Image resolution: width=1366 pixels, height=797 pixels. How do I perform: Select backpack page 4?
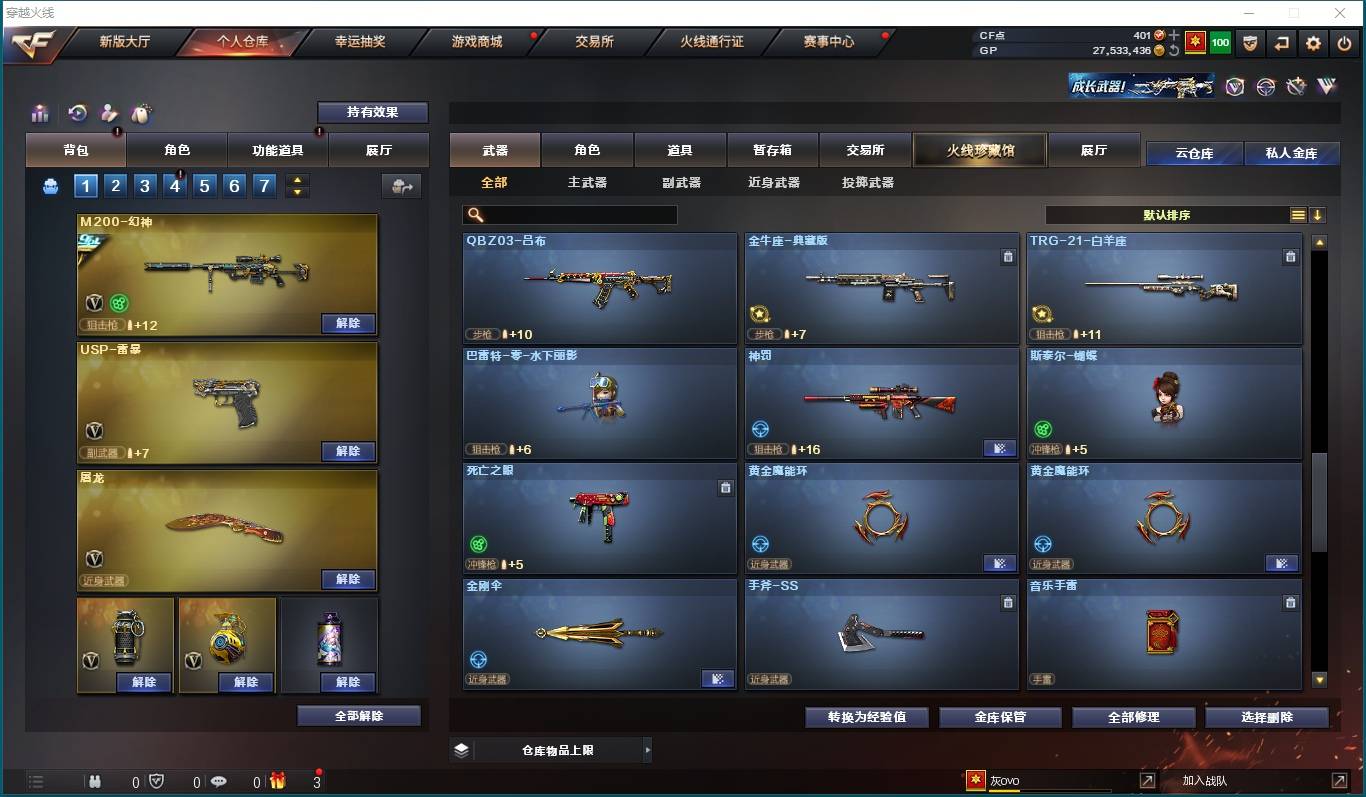(x=176, y=186)
